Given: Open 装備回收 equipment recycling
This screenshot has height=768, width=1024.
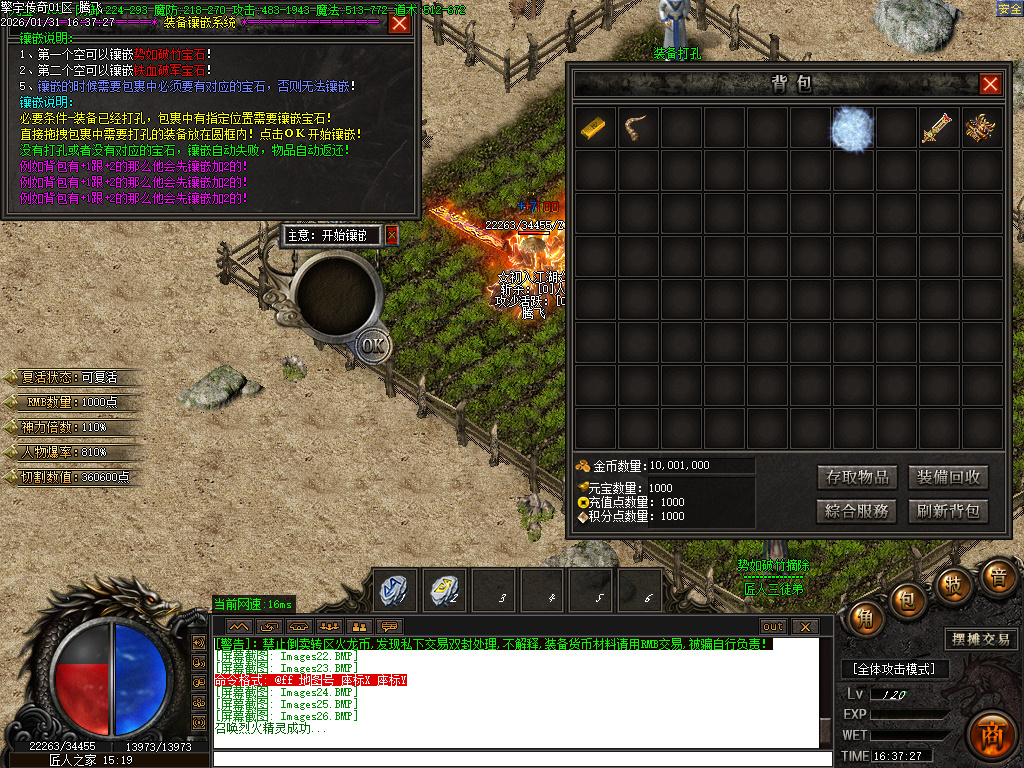Looking at the screenshot, I should 948,477.
